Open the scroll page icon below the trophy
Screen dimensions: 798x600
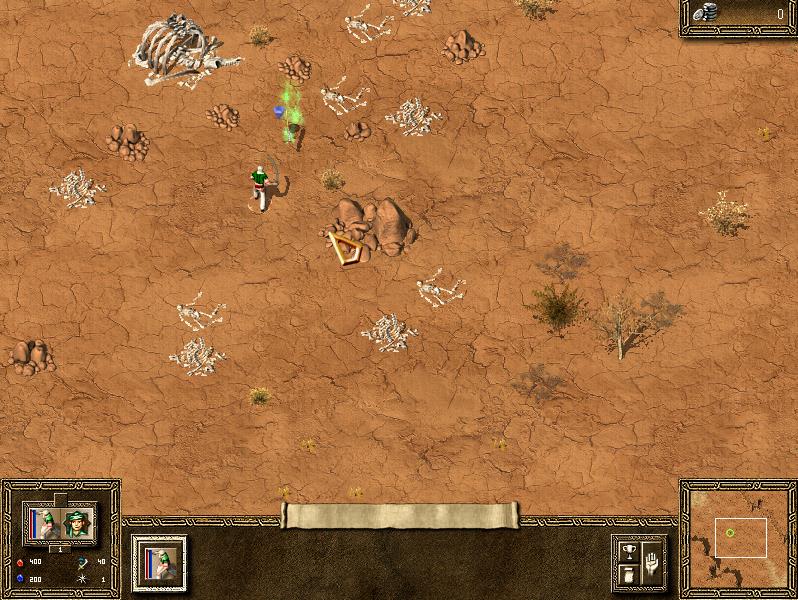(628, 575)
